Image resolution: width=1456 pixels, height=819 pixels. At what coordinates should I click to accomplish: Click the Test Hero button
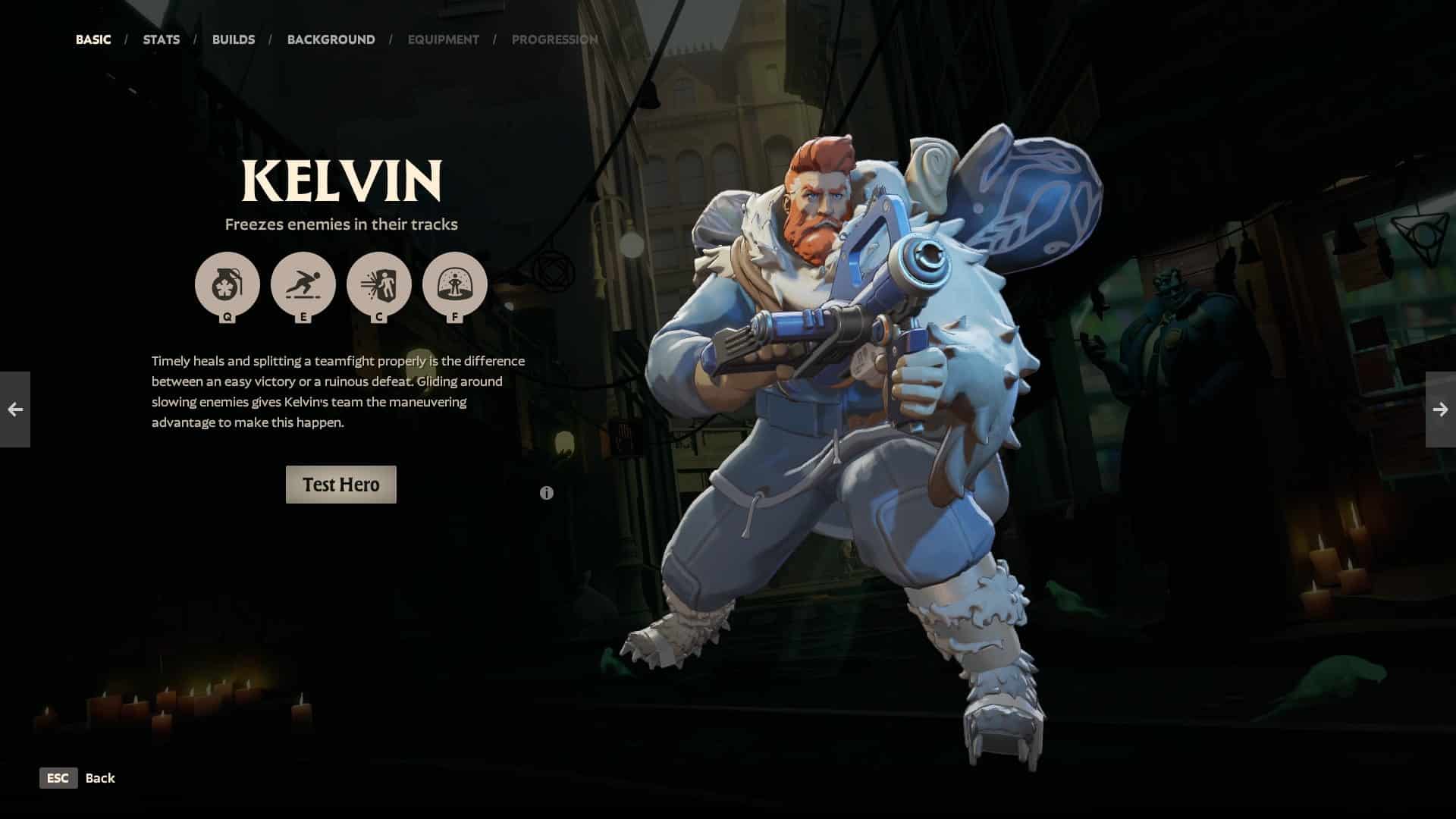click(x=340, y=485)
